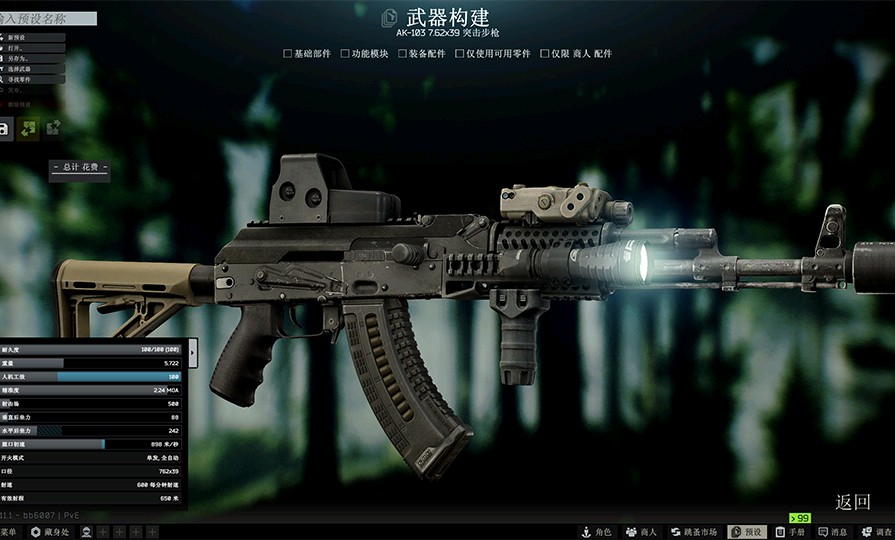The image size is (895, 540).
Task: Toggle the 功能模块 checkbox
Action: [x=345, y=54]
